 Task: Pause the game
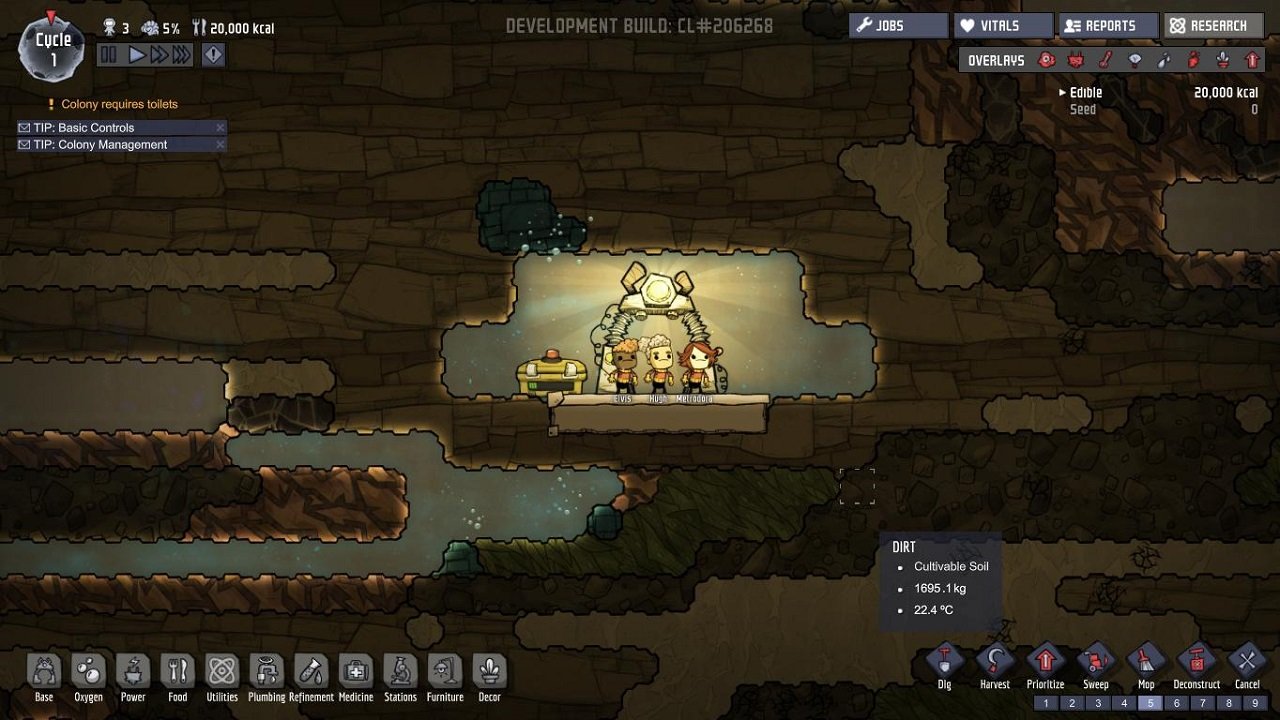coord(110,55)
